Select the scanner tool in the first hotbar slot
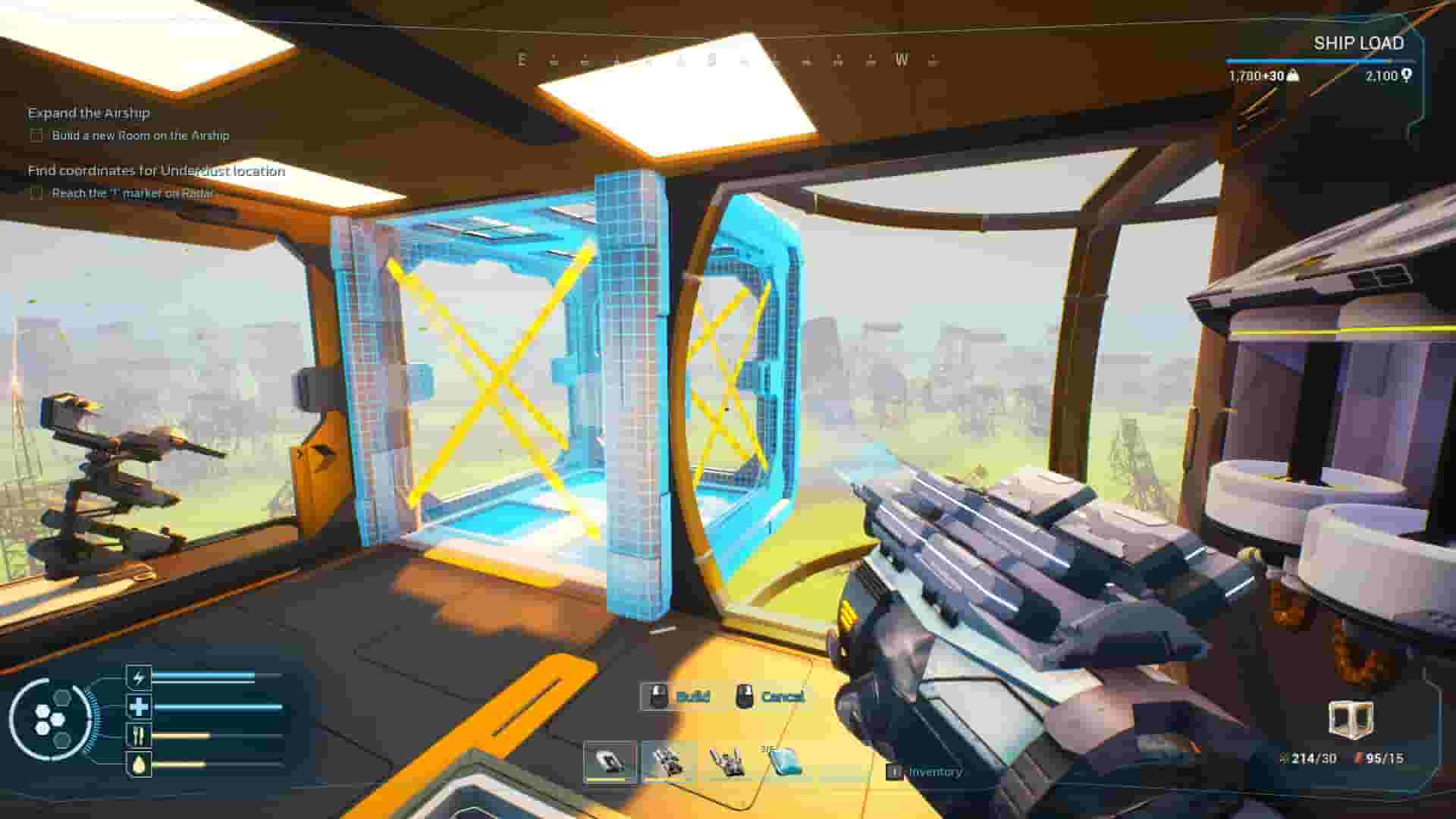 pos(607,758)
